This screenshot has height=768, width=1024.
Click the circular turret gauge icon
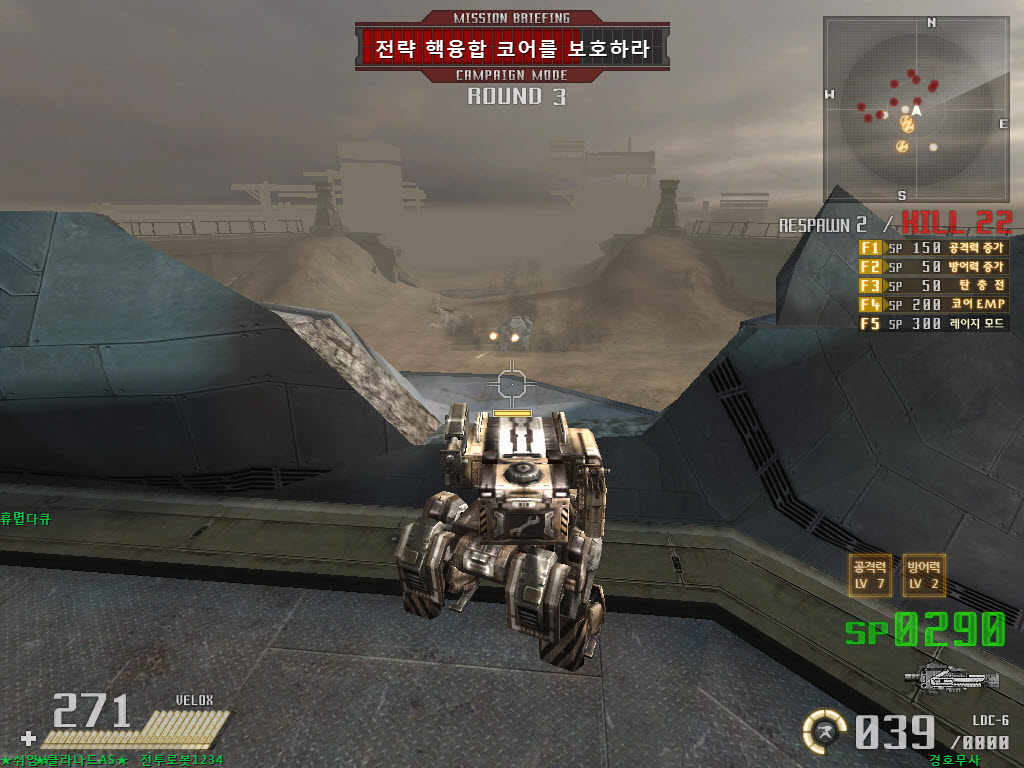pyautogui.click(x=825, y=731)
